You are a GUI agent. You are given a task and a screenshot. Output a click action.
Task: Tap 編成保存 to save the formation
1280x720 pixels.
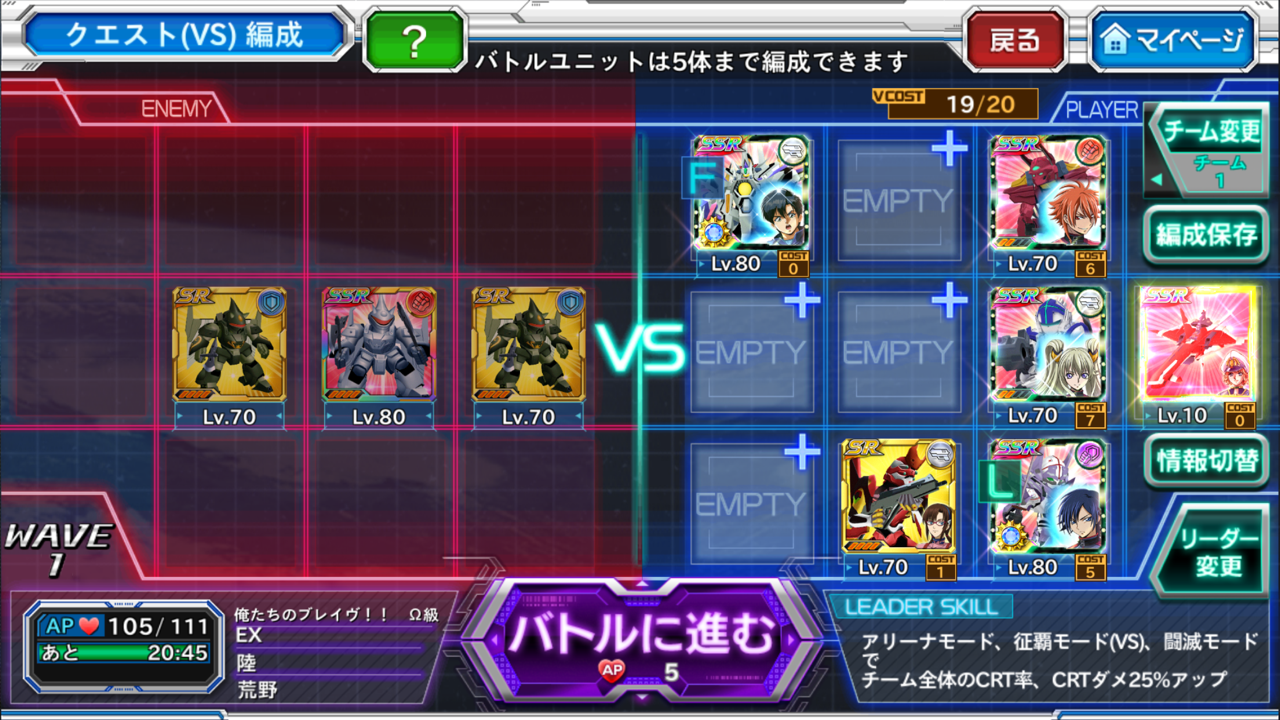(x=1205, y=235)
